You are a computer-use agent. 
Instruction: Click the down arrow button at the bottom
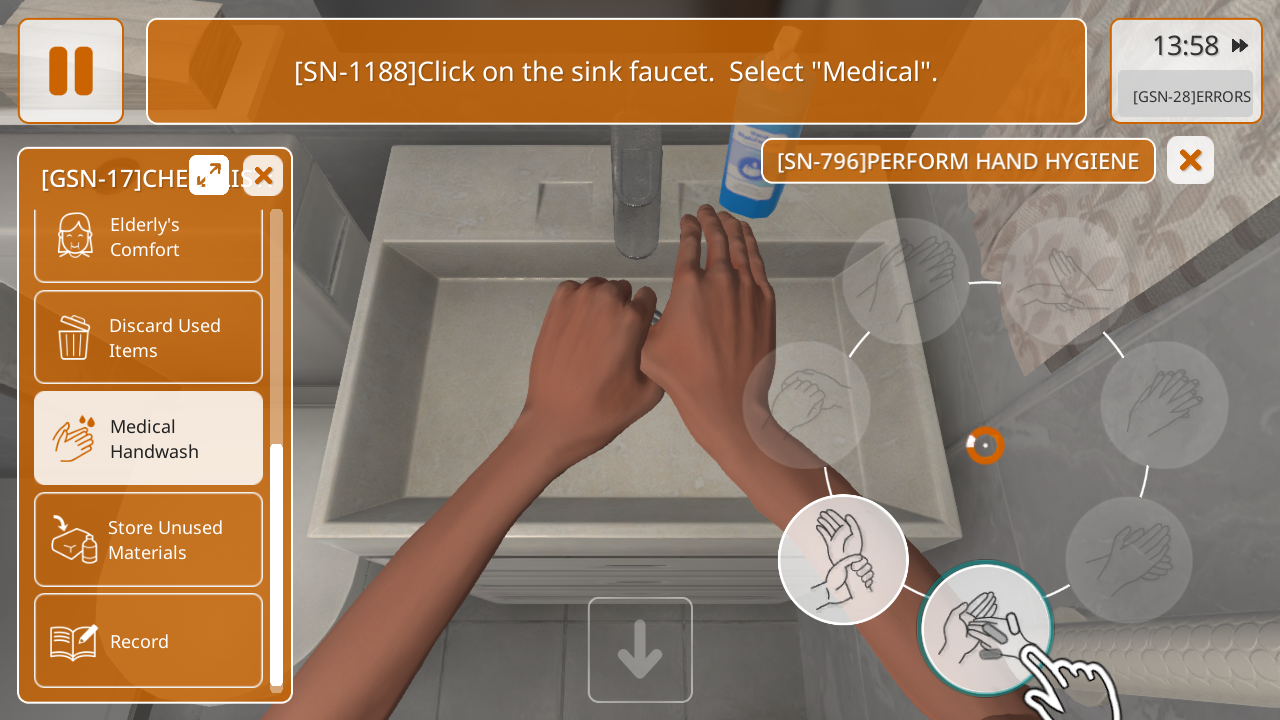click(x=640, y=649)
